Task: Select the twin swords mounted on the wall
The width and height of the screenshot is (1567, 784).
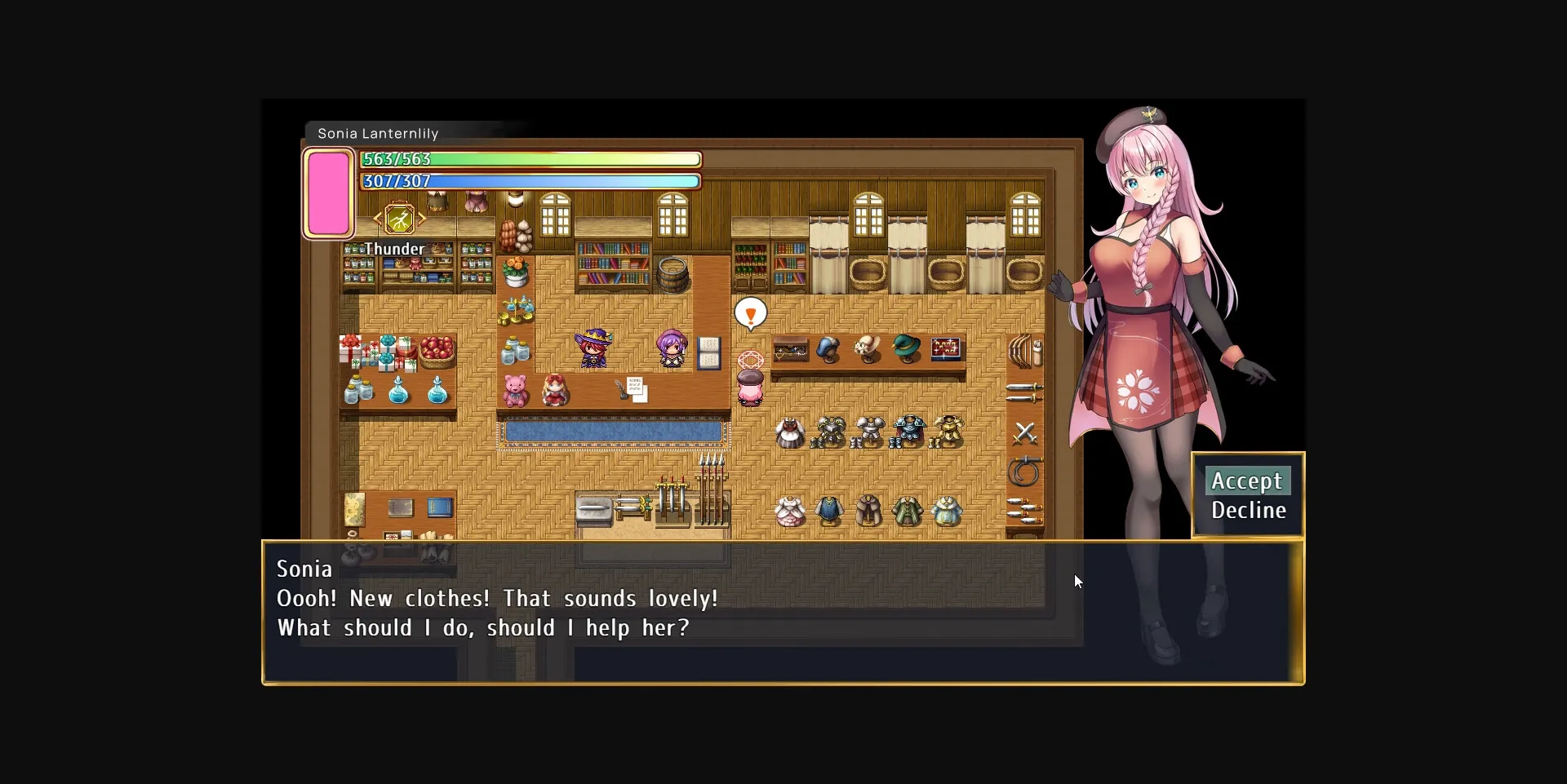Action: click(x=1023, y=393)
